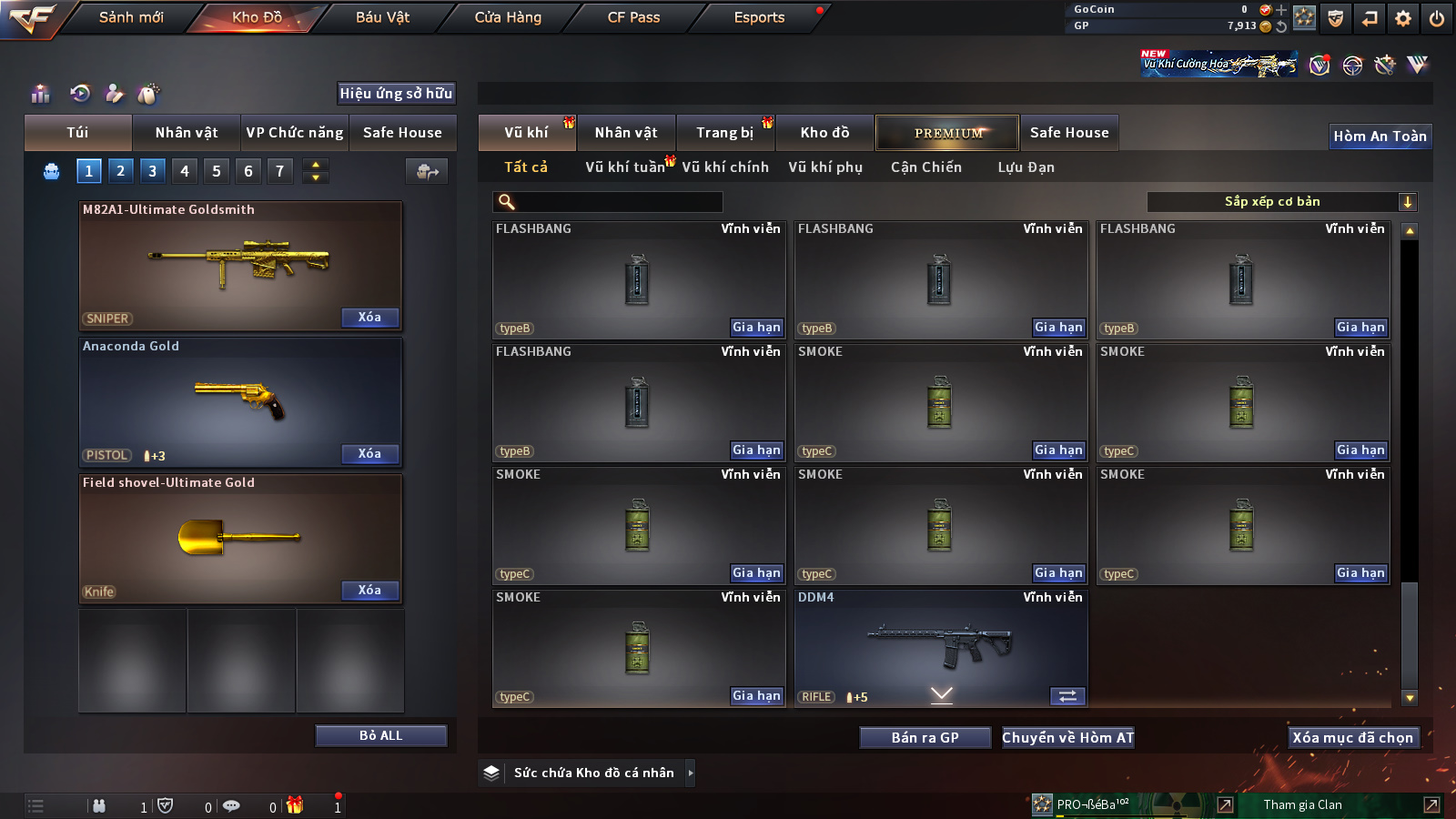Viewport: 1456px width, 819px height.
Task: Click the Bỏ ALL button
Action: pos(380,735)
